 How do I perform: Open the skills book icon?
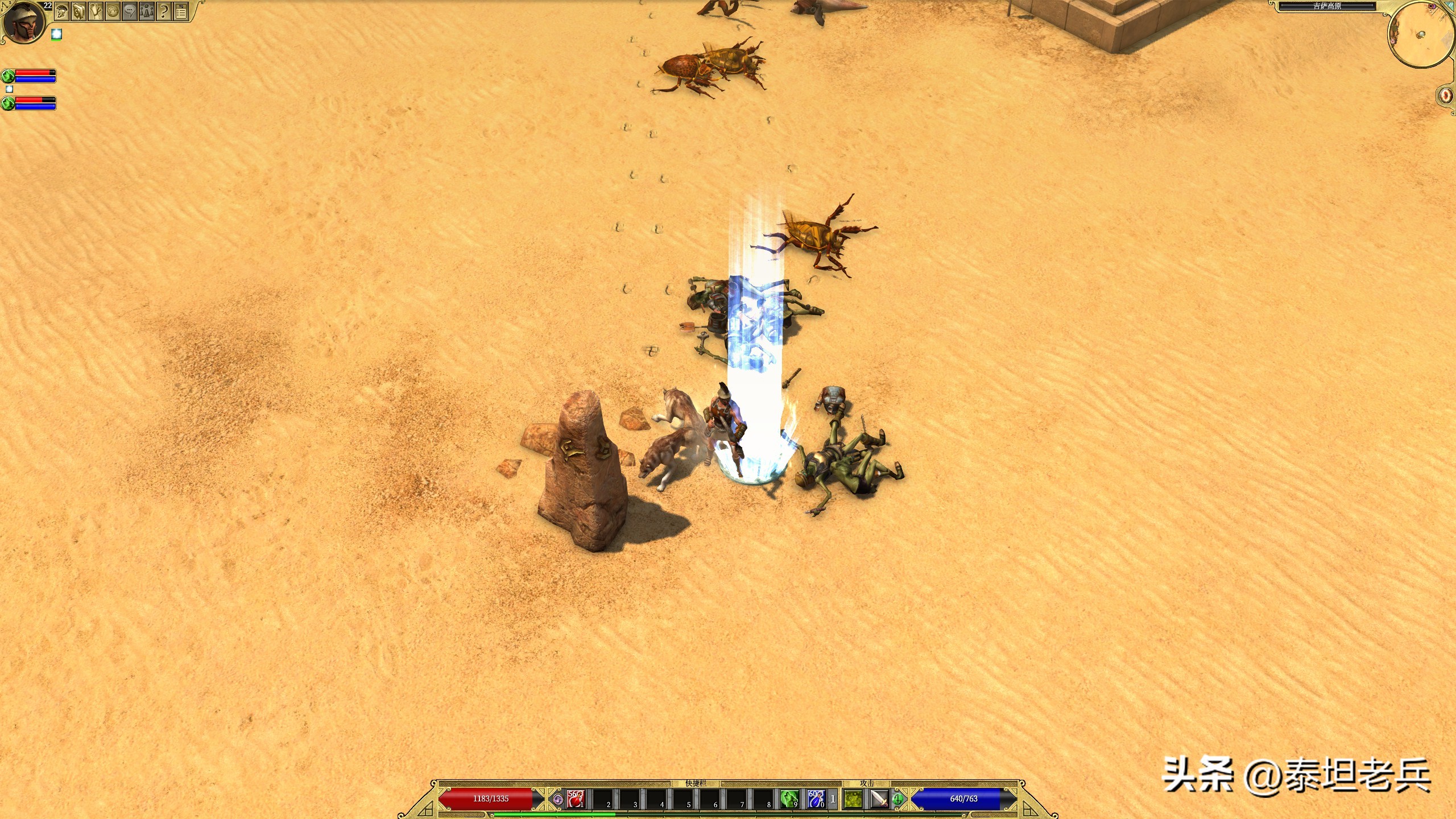point(78,11)
